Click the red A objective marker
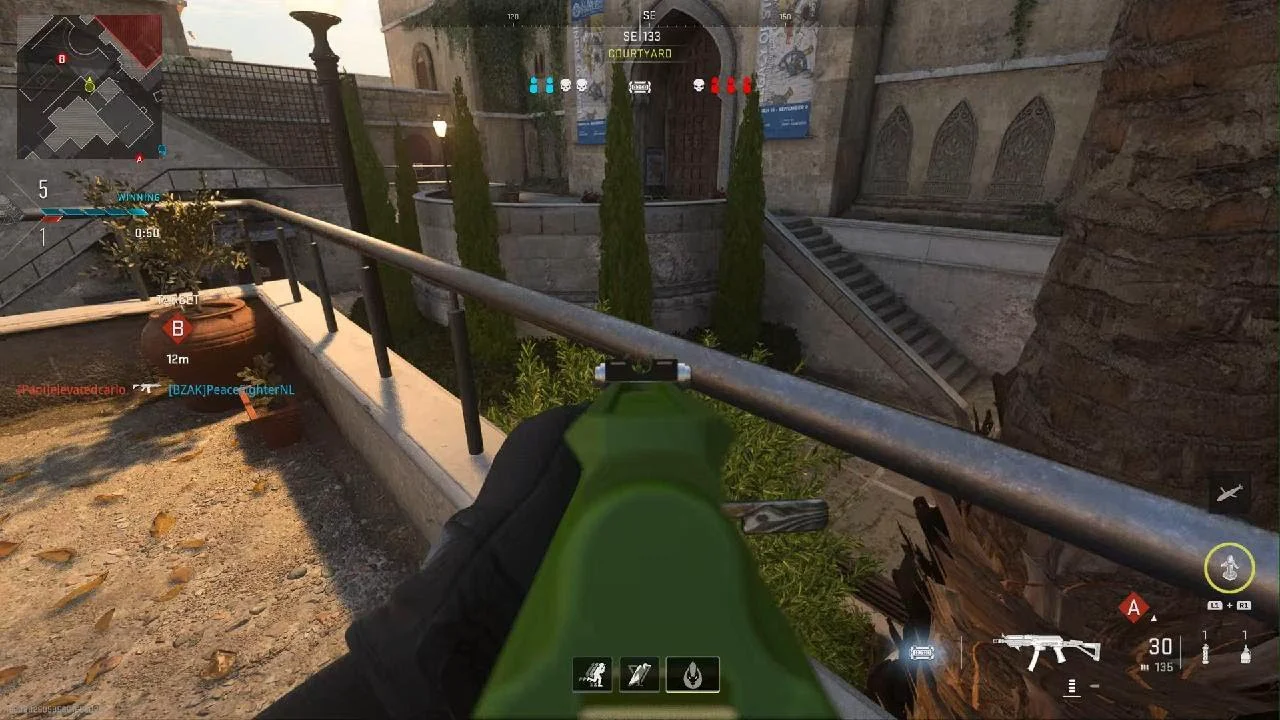The height and width of the screenshot is (720, 1280). click(x=1133, y=607)
